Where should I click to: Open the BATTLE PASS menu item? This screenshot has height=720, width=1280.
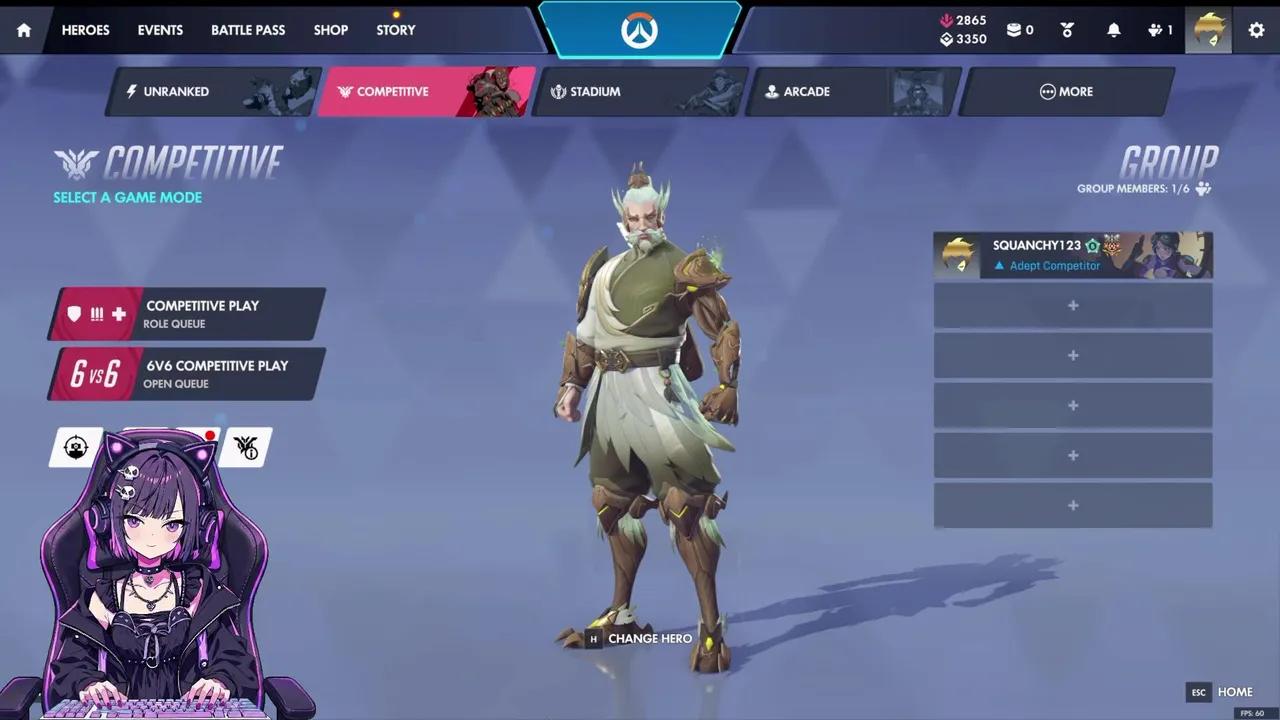coord(247,30)
